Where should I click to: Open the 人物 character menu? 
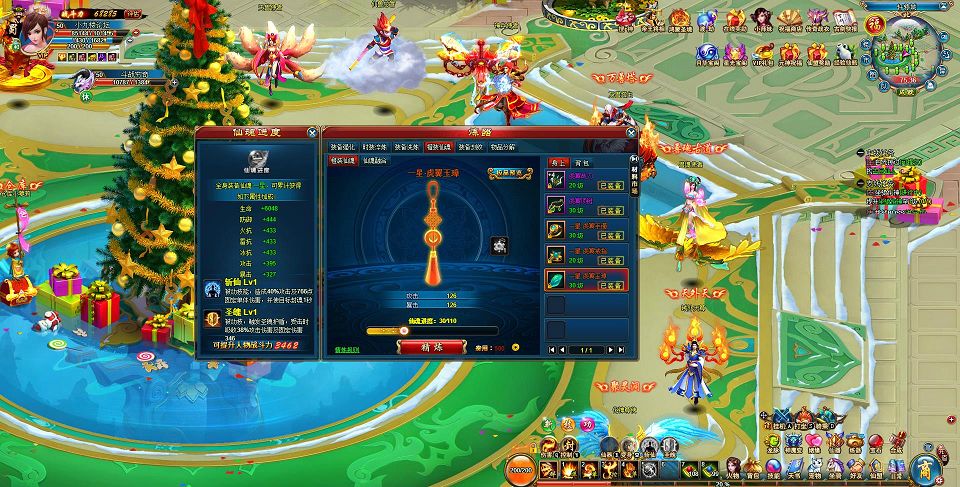pos(732,467)
